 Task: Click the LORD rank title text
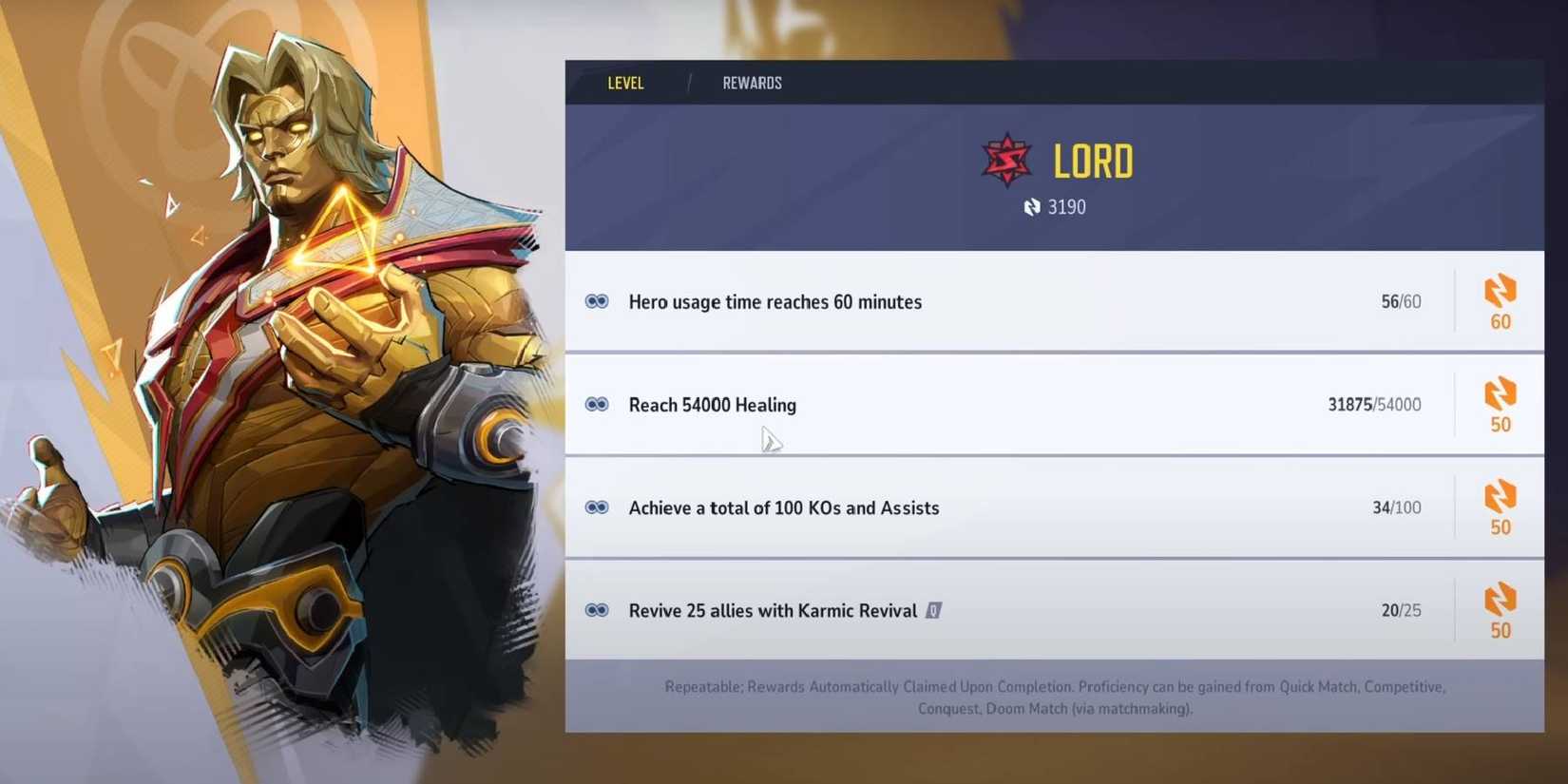[1093, 161]
